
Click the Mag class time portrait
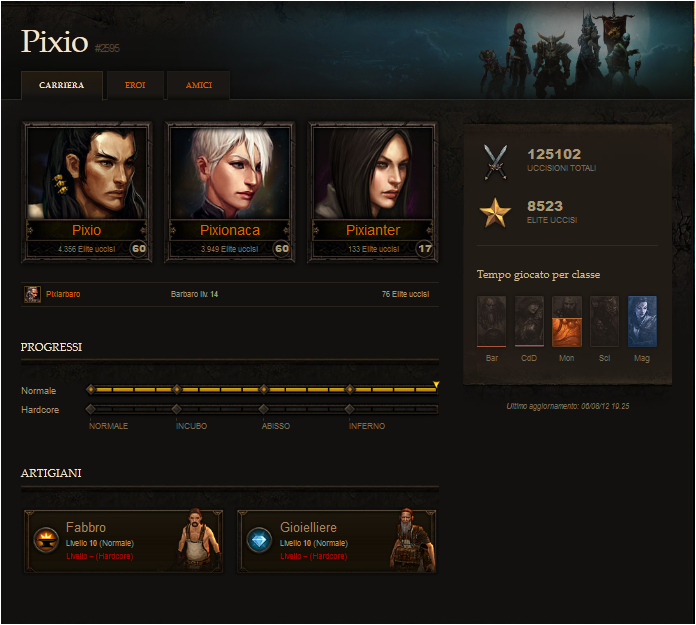pos(642,321)
